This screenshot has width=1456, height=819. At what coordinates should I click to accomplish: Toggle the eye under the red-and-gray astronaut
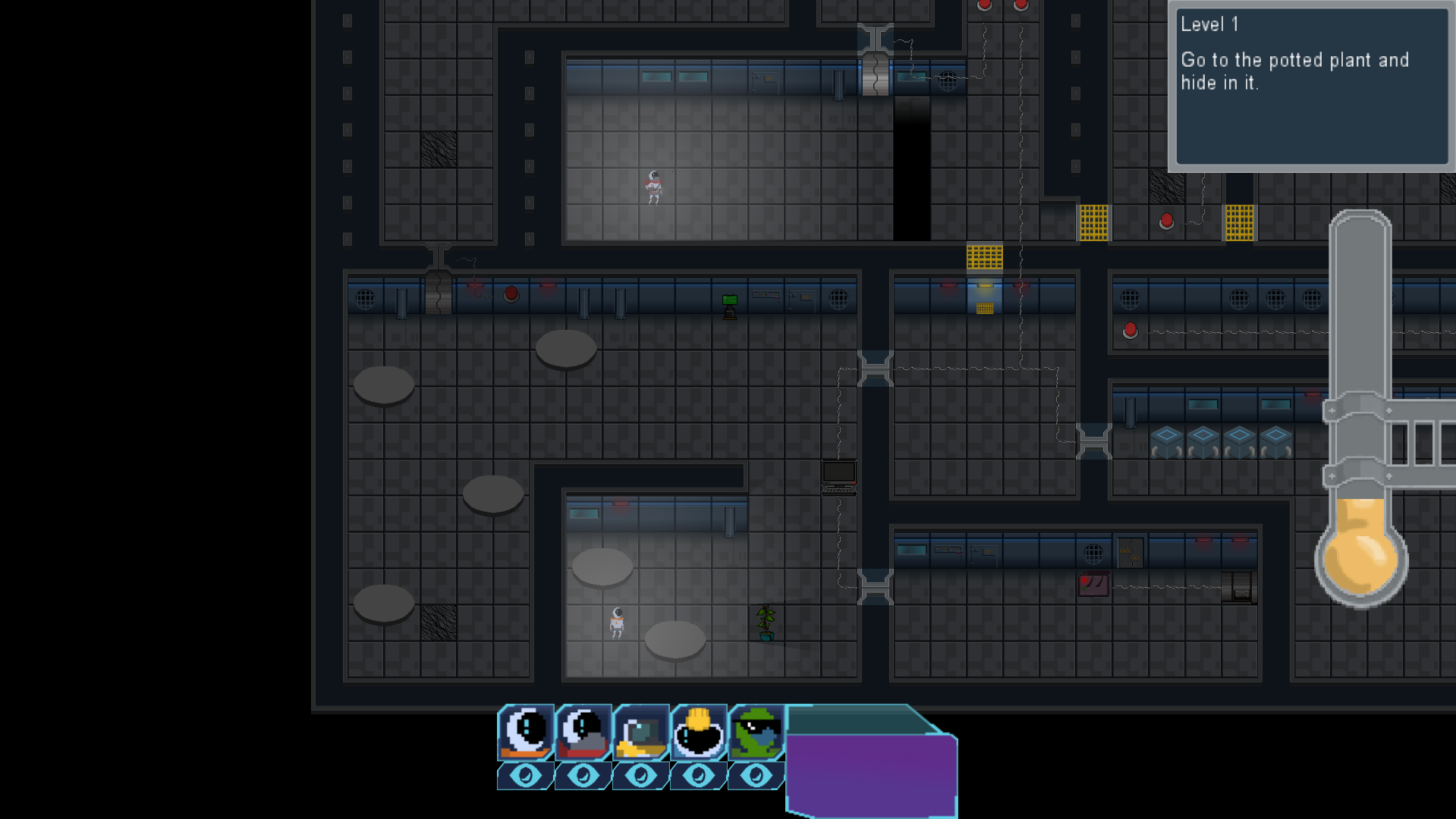tap(583, 776)
